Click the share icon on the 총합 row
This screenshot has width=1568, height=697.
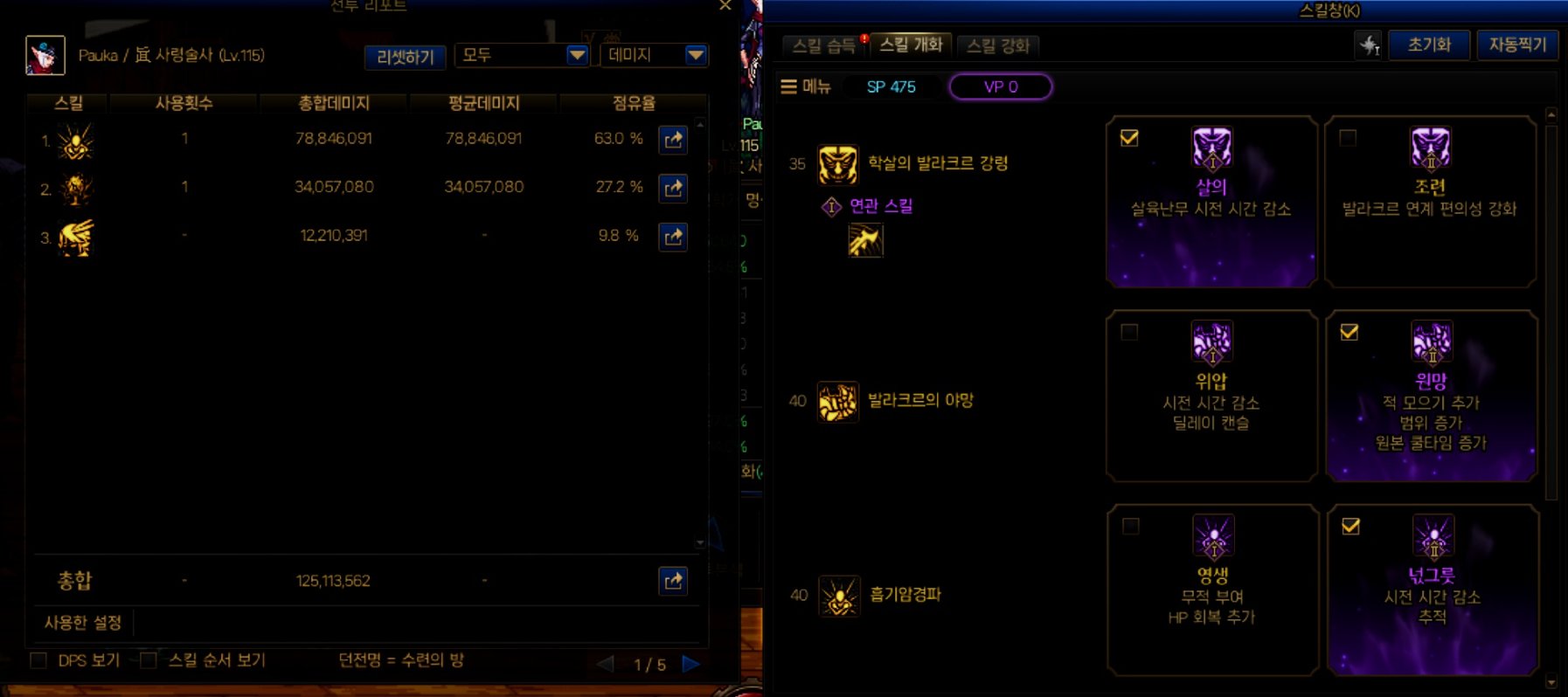(673, 578)
